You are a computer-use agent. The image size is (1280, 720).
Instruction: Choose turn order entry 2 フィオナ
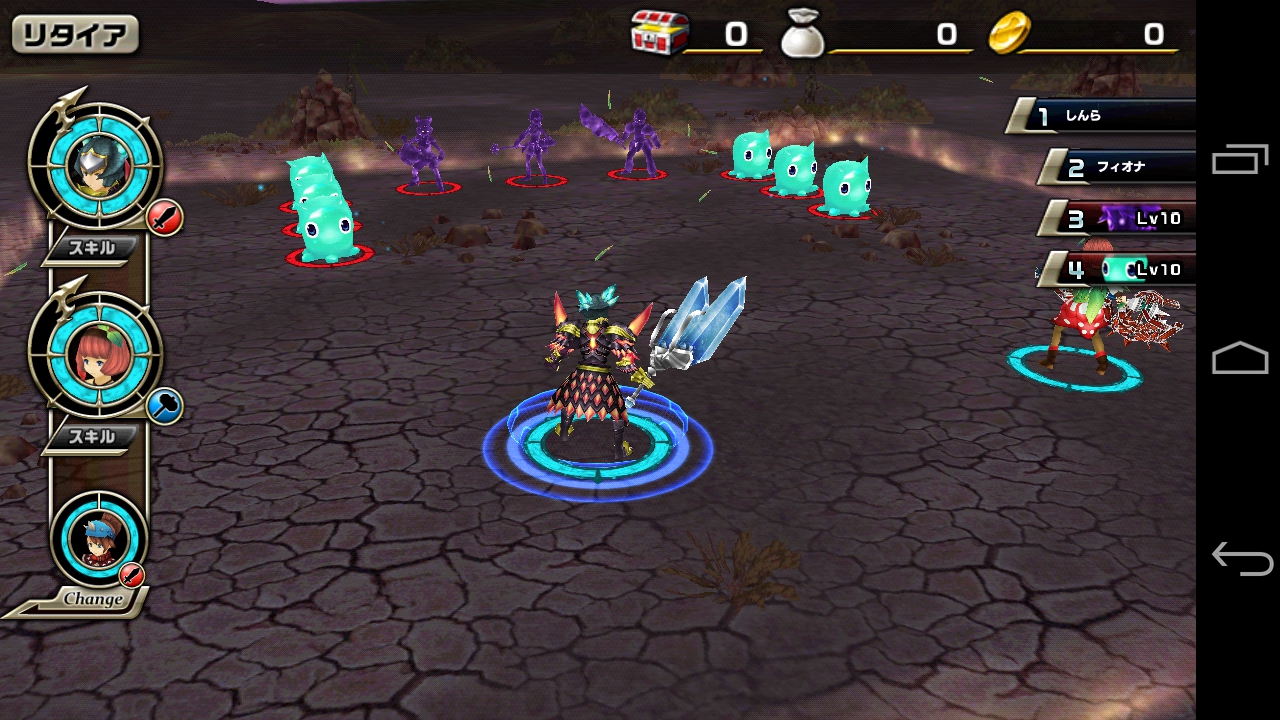[1118, 167]
